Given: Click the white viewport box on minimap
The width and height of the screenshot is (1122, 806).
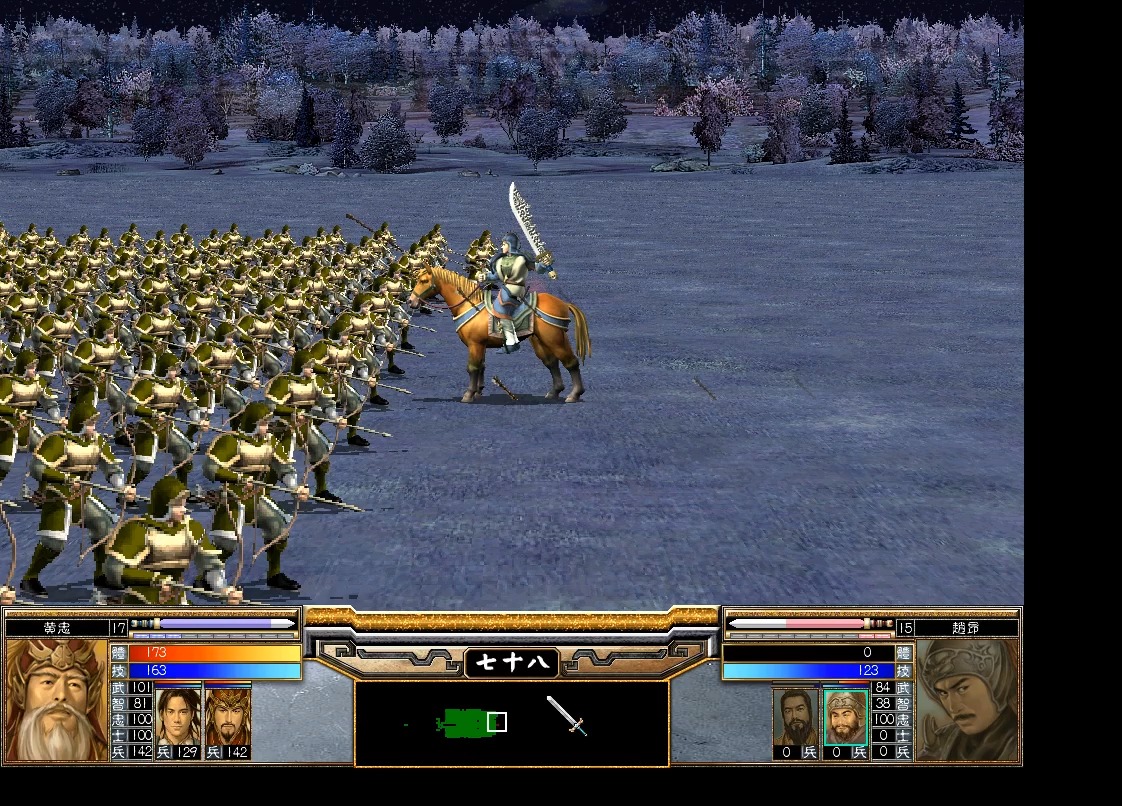Looking at the screenshot, I should 497,722.
